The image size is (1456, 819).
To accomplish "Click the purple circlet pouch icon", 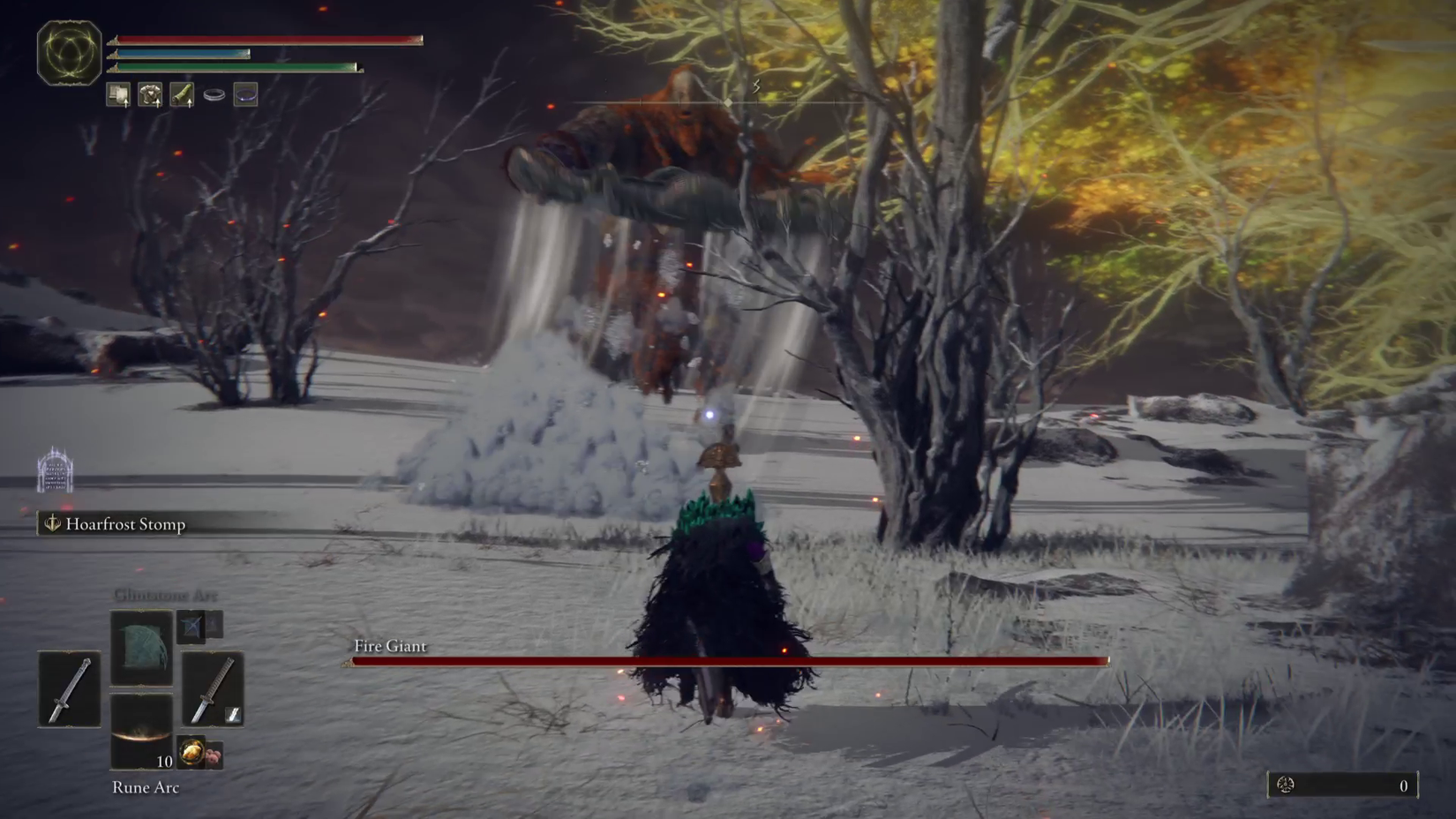I will pos(244,94).
